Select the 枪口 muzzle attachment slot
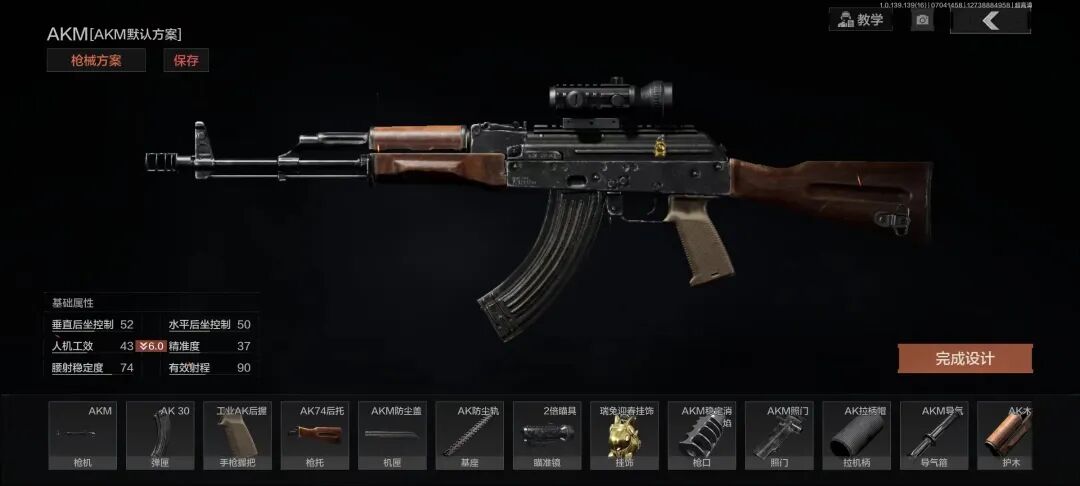Screen dimensions: 1080x486 click(x=702, y=435)
